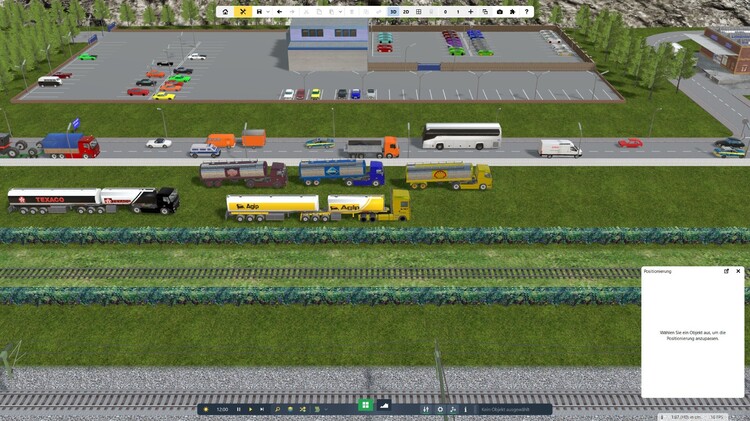Show object info with the i icon
This screenshot has height=421, width=750.
tap(465, 409)
